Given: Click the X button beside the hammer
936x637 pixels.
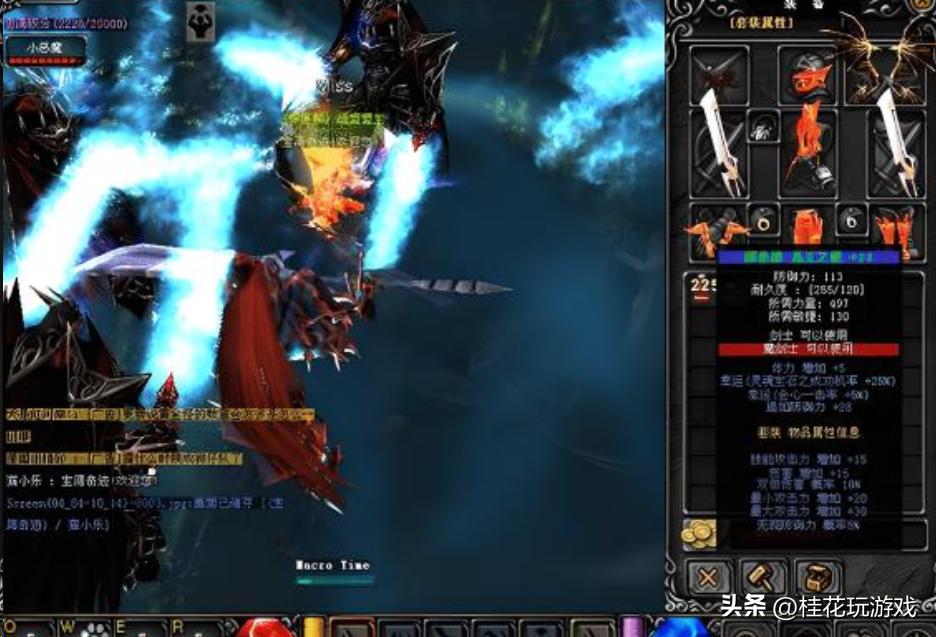Looking at the screenshot, I should (708, 578).
